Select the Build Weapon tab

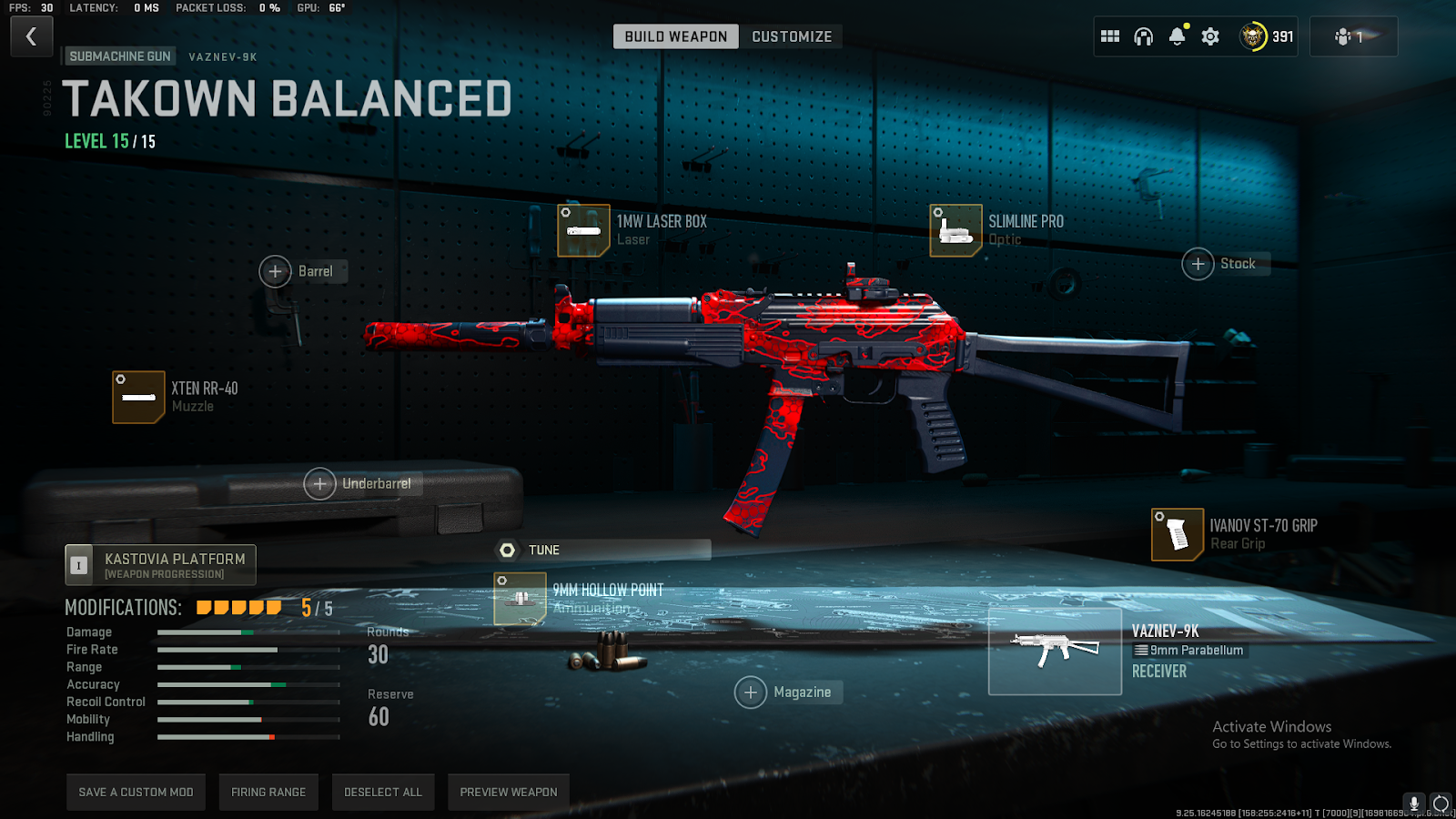point(675,36)
